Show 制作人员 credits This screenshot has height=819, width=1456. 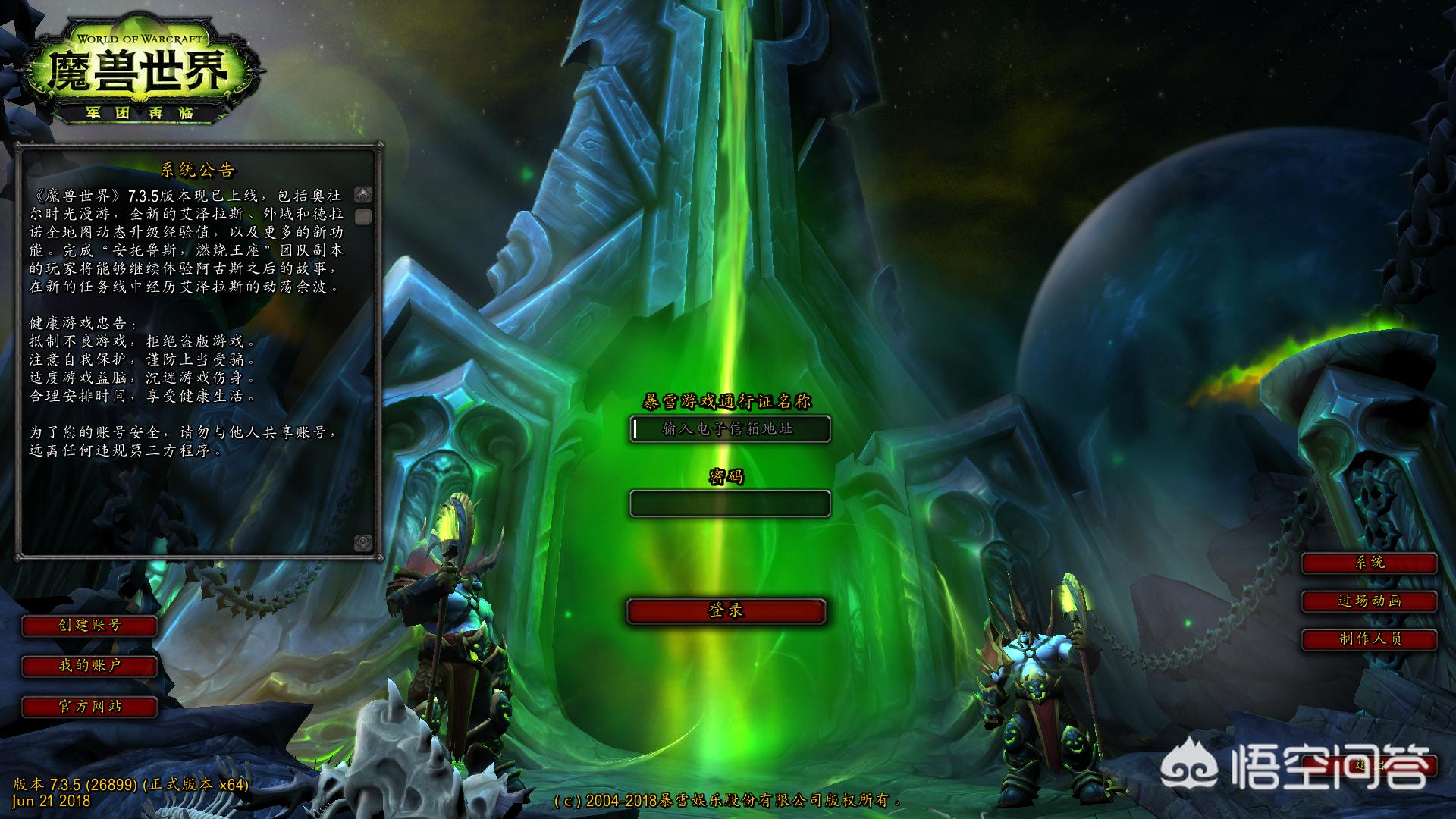pyautogui.click(x=1369, y=639)
